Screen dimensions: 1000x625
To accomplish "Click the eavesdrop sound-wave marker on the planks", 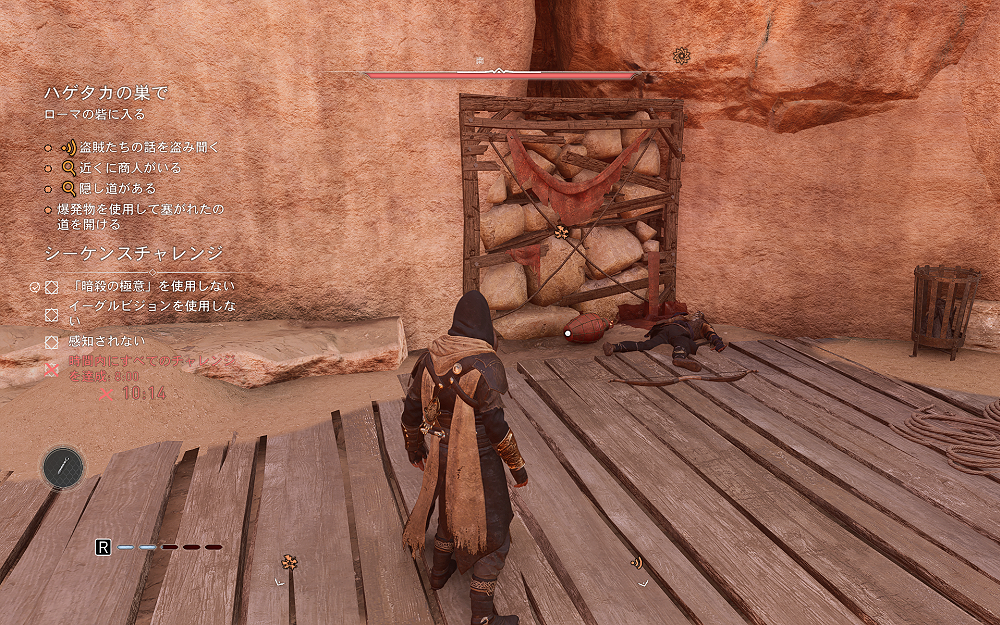I will pos(636,562).
